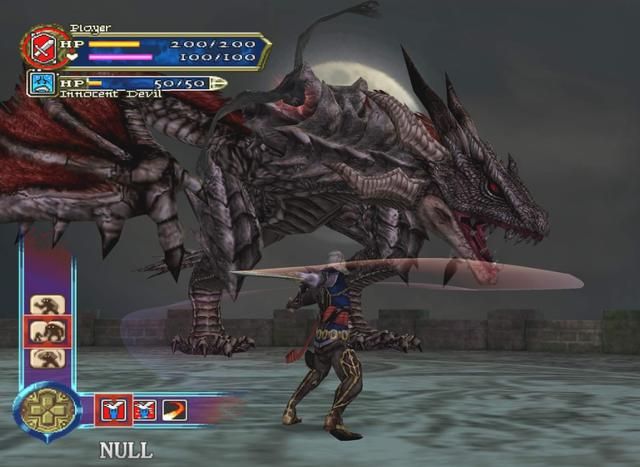The height and width of the screenshot is (467, 640).
Task: Select the Innocent Devil blue portrait icon
Action: point(42,83)
